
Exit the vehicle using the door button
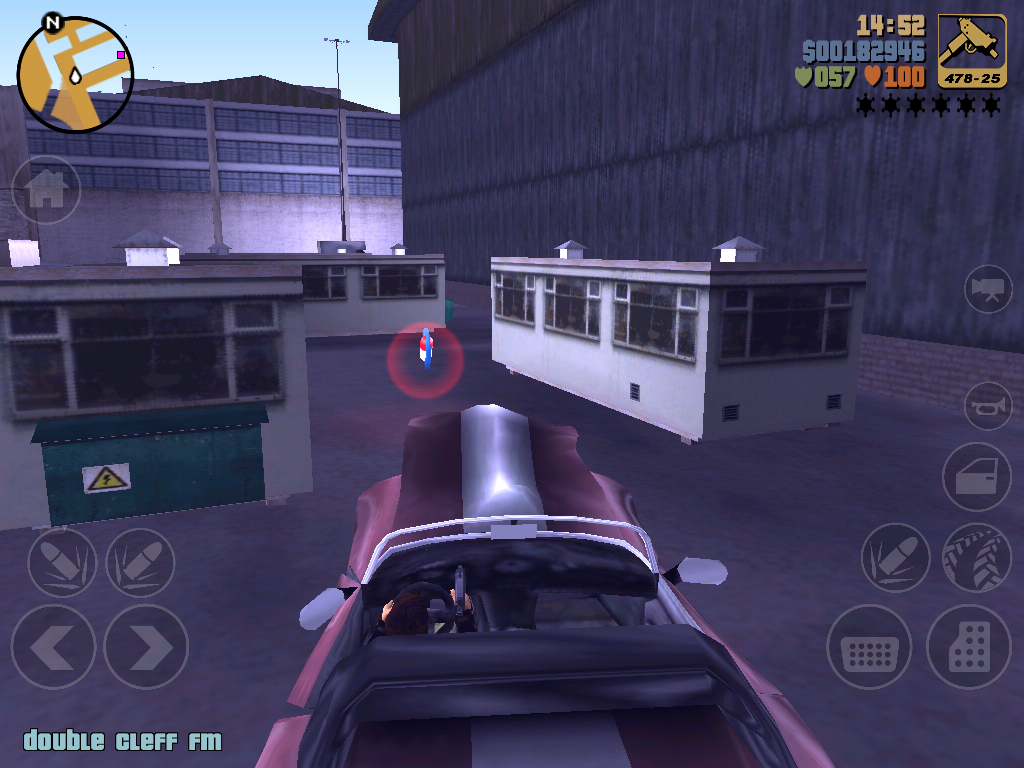(x=976, y=477)
